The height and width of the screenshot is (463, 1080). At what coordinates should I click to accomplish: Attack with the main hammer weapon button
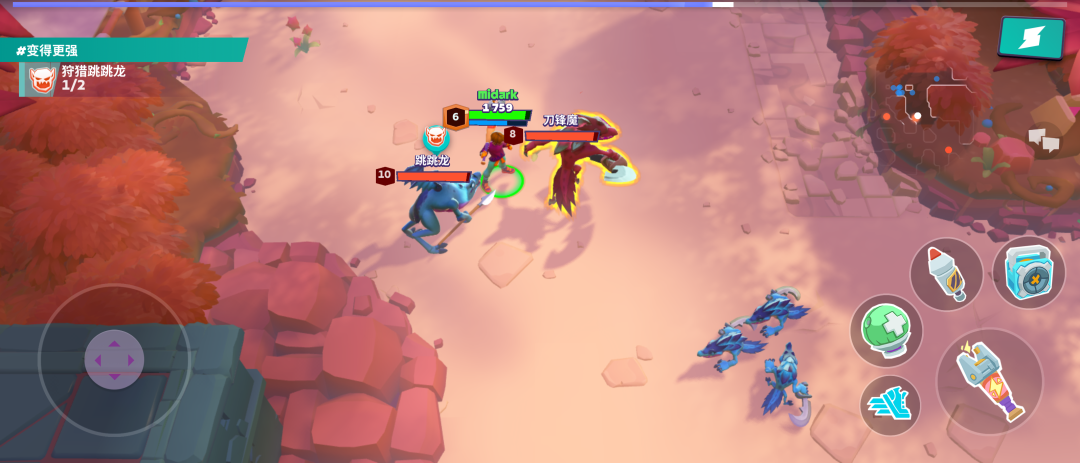pos(989,381)
